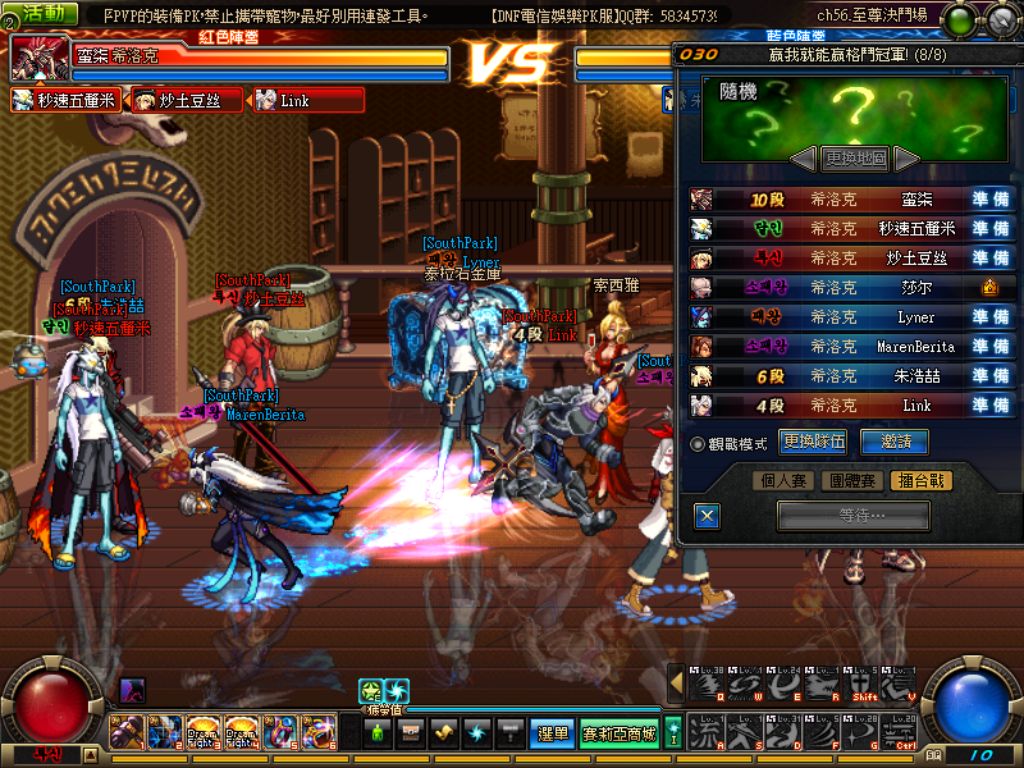Click the 更換地圖 change map button
This screenshot has width=1024, height=768.
(855, 158)
